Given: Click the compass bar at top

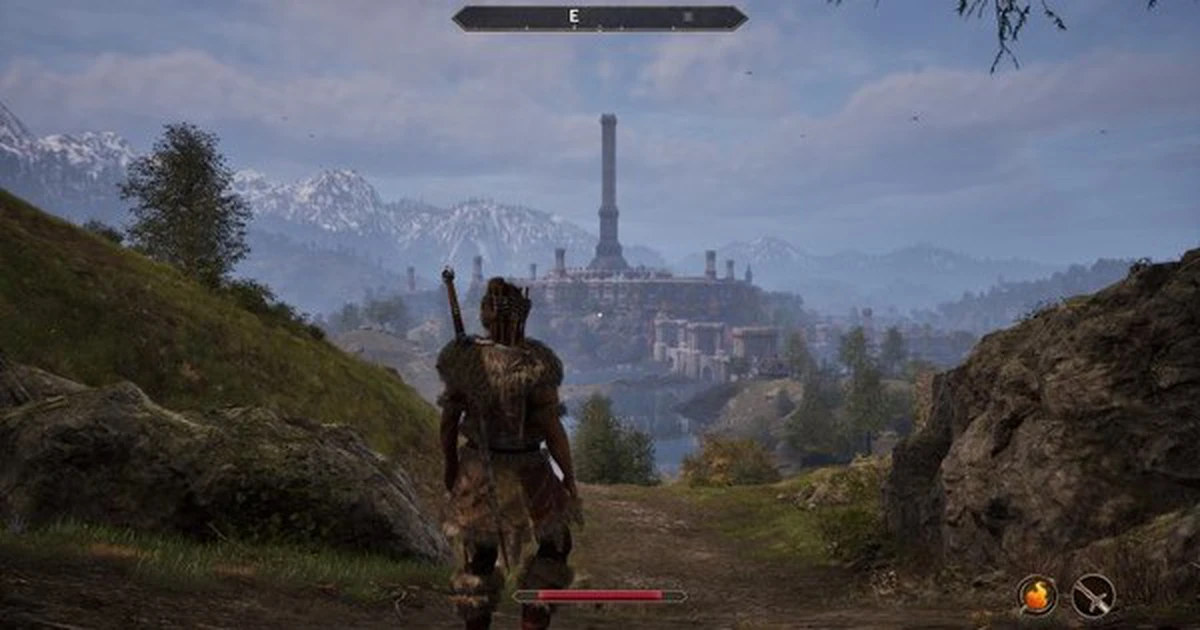Looking at the screenshot, I should 599,18.
